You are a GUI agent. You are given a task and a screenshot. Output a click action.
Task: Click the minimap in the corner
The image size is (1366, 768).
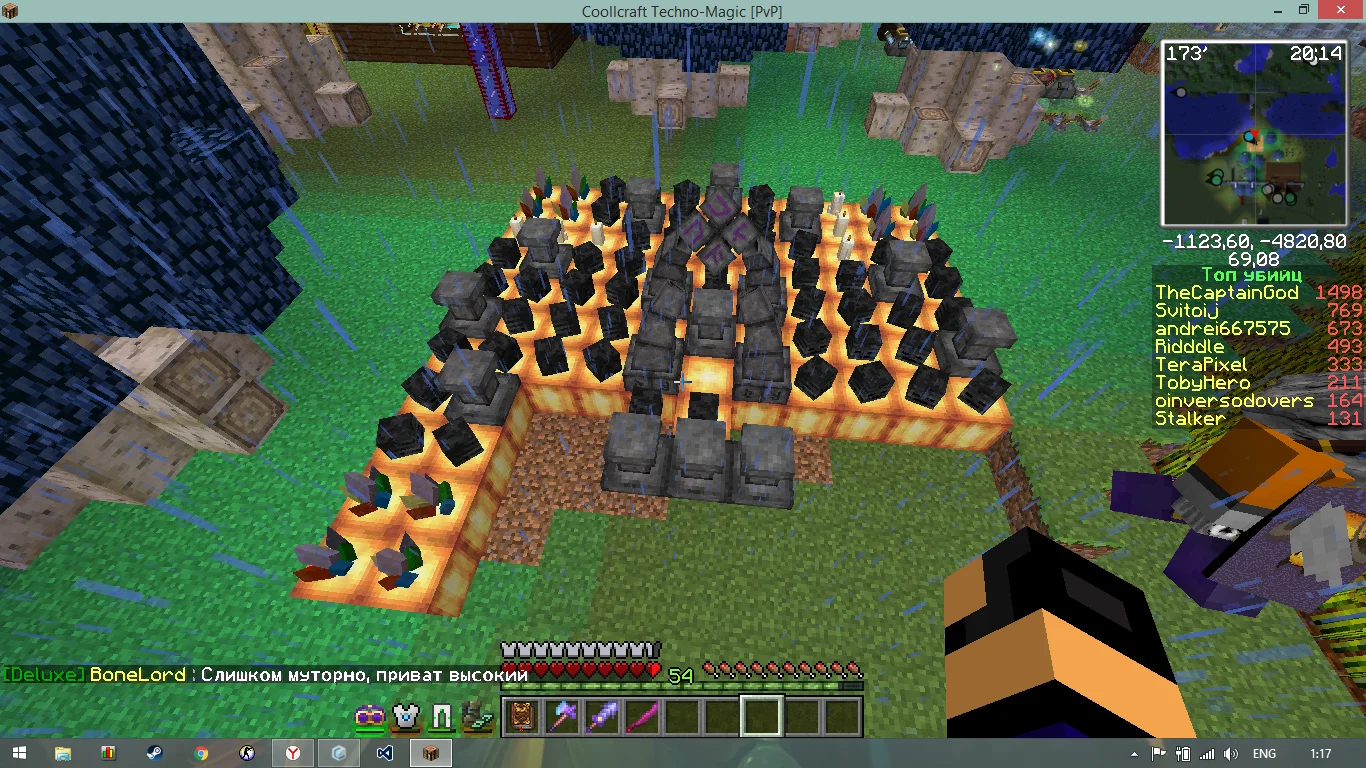[x=1253, y=133]
